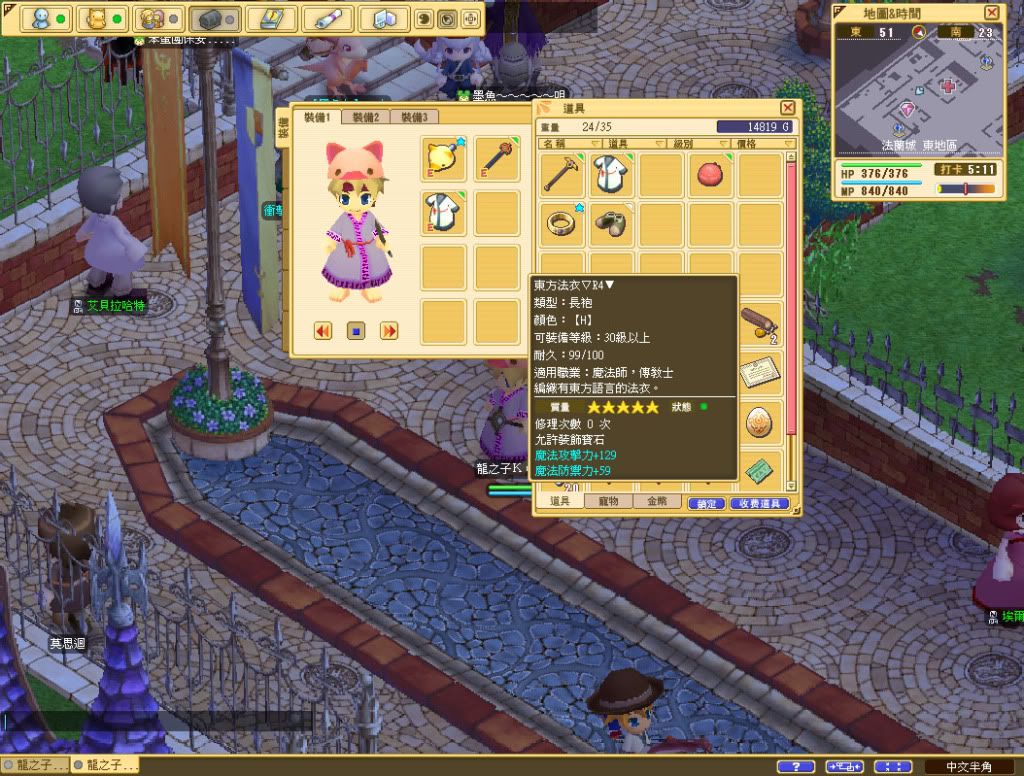Close the 道具 inventory window

(x=788, y=107)
